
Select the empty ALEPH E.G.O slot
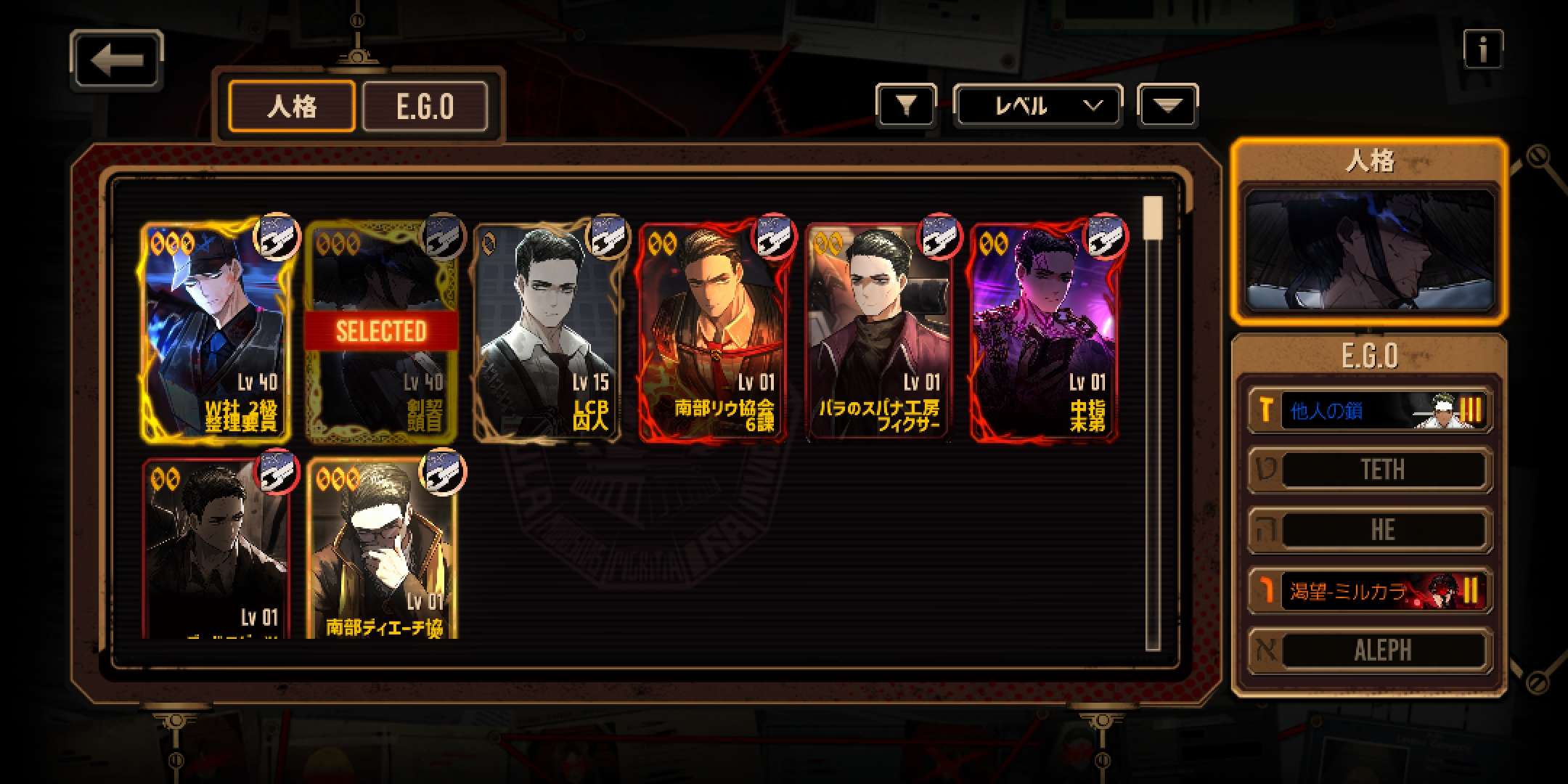[x=1369, y=650]
